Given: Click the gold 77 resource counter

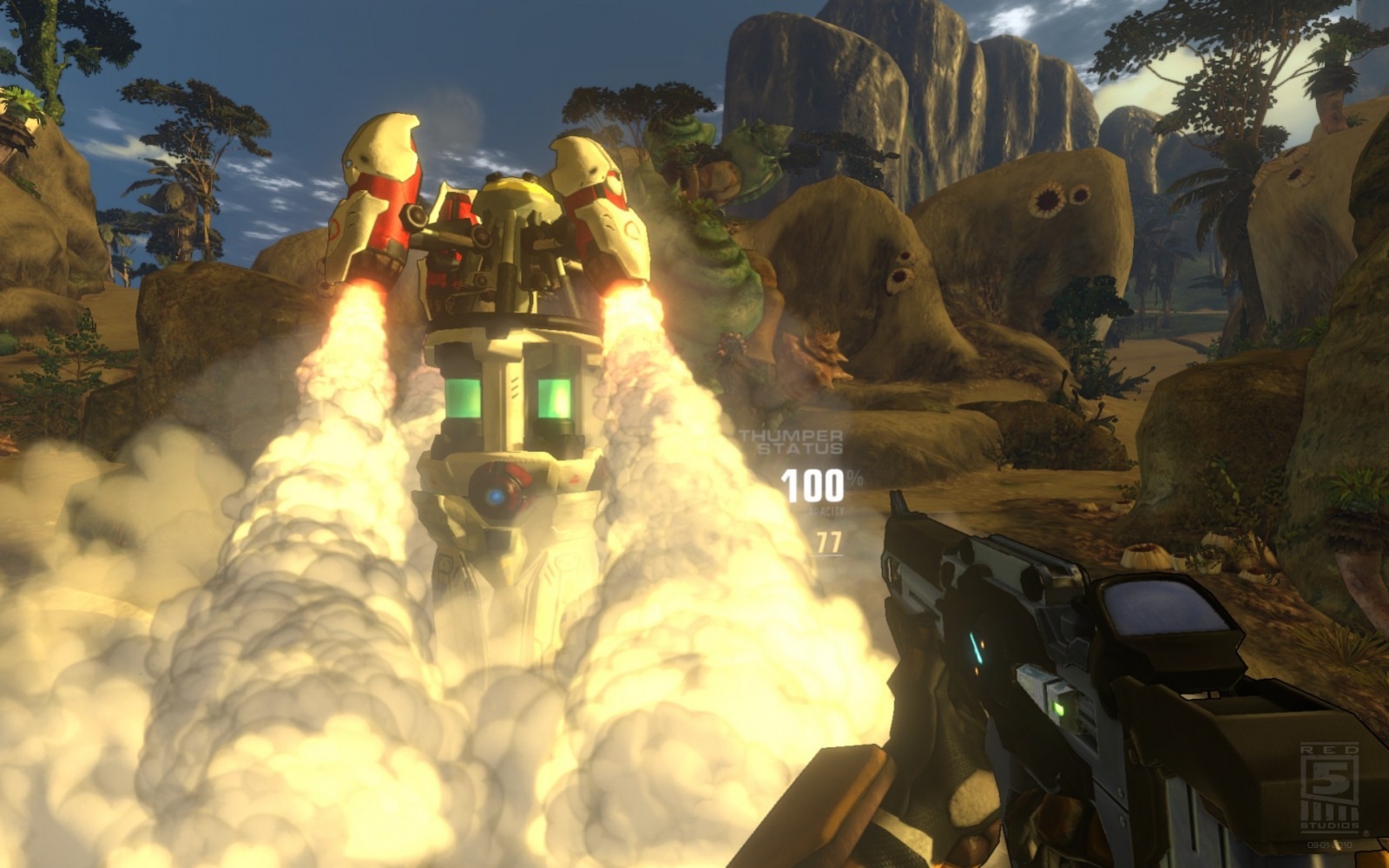Looking at the screenshot, I should [827, 542].
